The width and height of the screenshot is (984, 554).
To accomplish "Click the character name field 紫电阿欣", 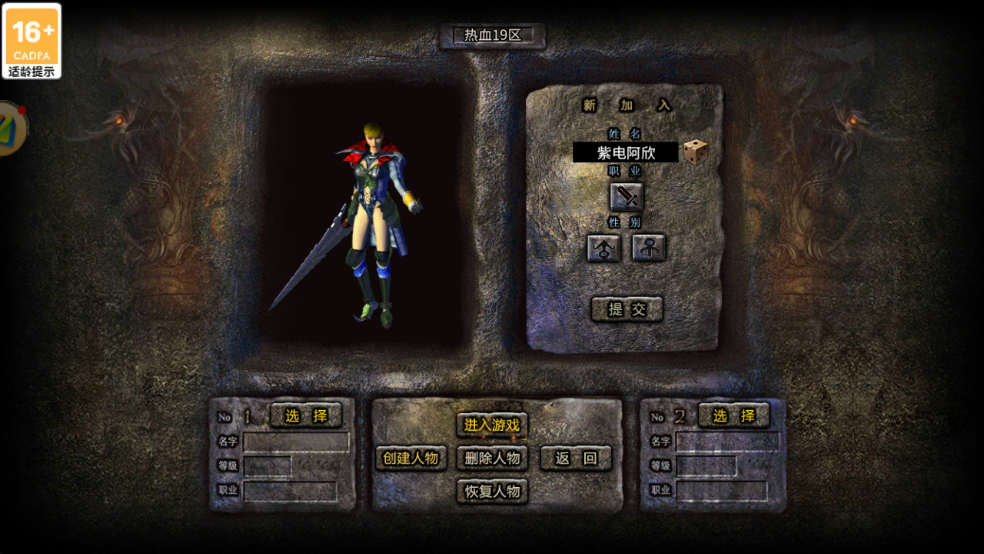I will click(625, 152).
